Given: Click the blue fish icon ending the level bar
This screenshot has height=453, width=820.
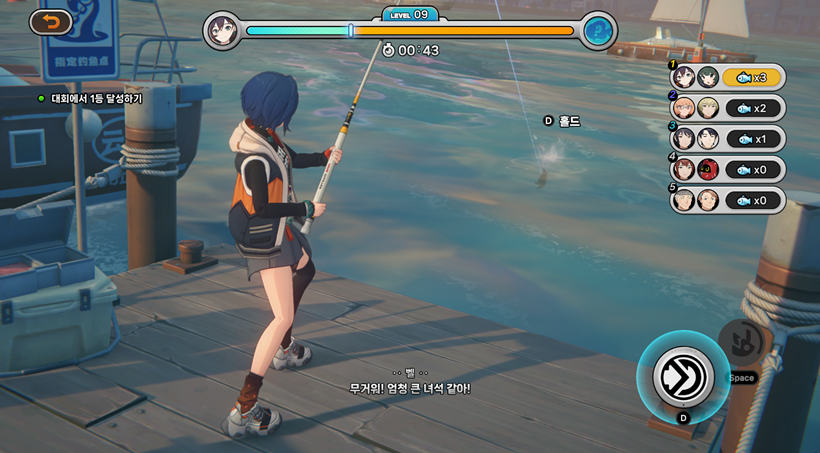Looking at the screenshot, I should click(x=598, y=30).
